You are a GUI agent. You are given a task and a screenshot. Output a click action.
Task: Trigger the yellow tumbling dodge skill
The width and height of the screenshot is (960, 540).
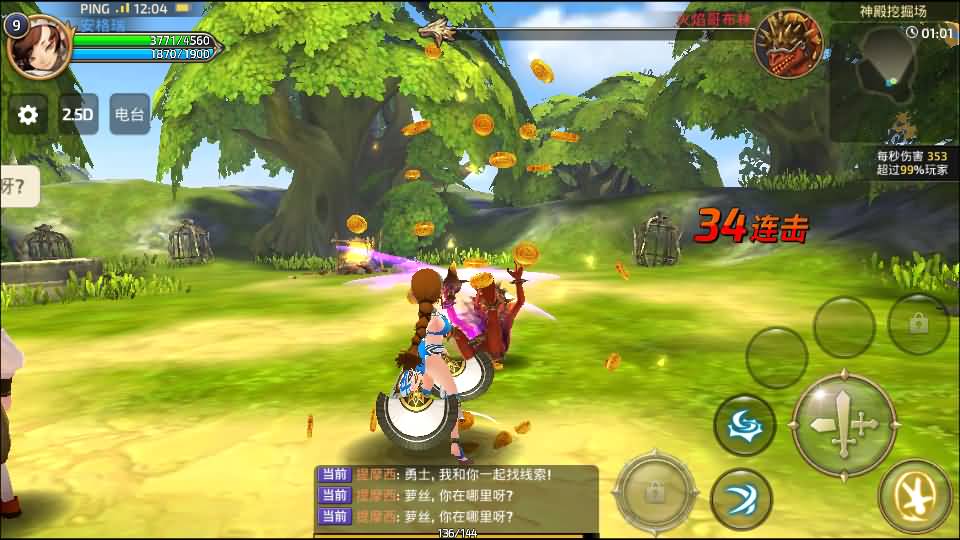tap(914, 495)
